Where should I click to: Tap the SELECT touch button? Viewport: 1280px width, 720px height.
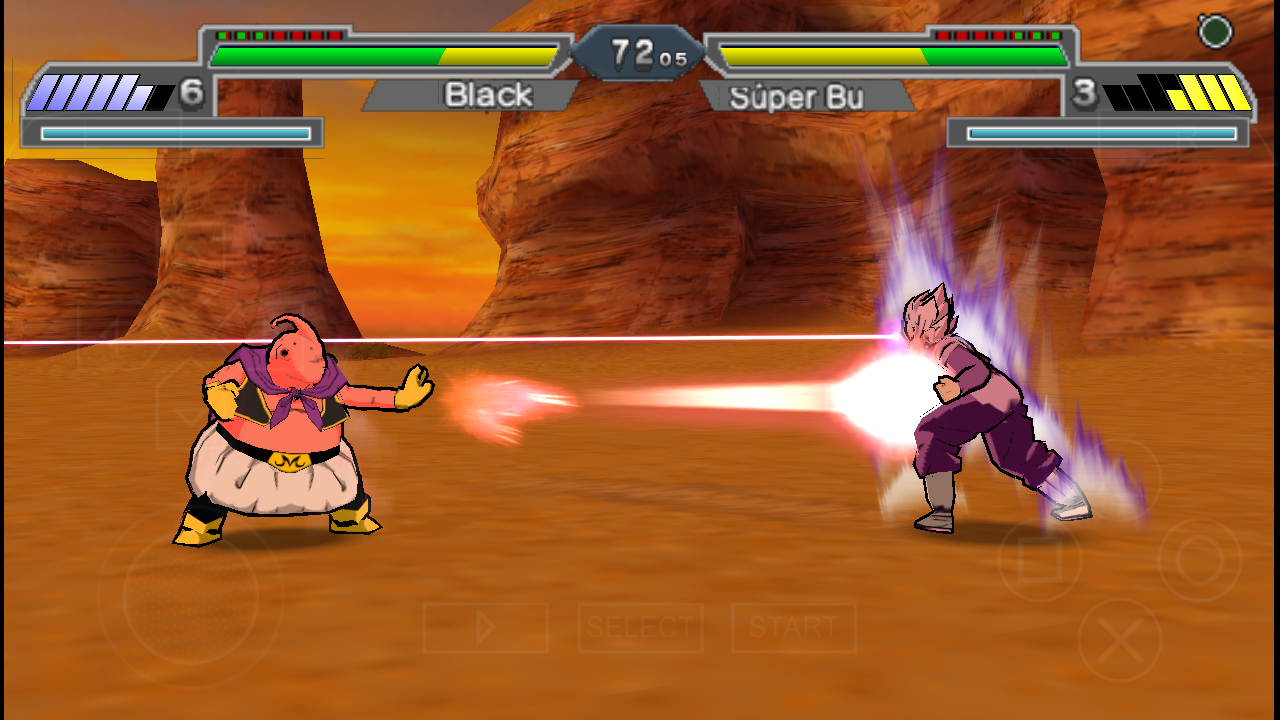pyautogui.click(x=640, y=628)
